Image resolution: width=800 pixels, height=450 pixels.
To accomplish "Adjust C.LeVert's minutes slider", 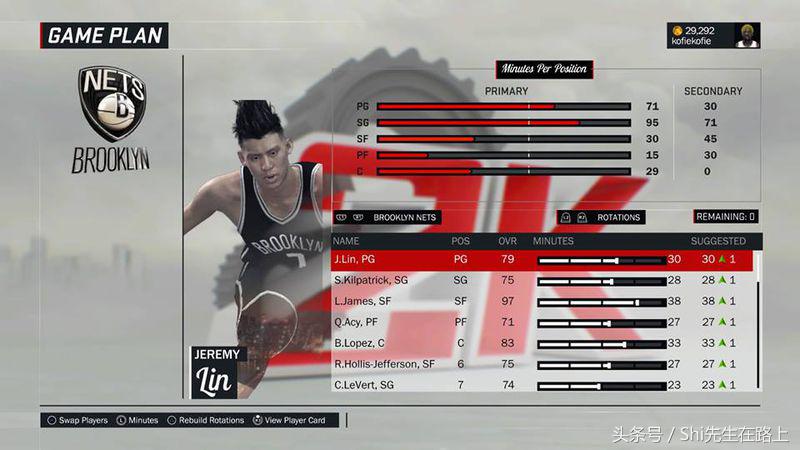I will [600, 385].
